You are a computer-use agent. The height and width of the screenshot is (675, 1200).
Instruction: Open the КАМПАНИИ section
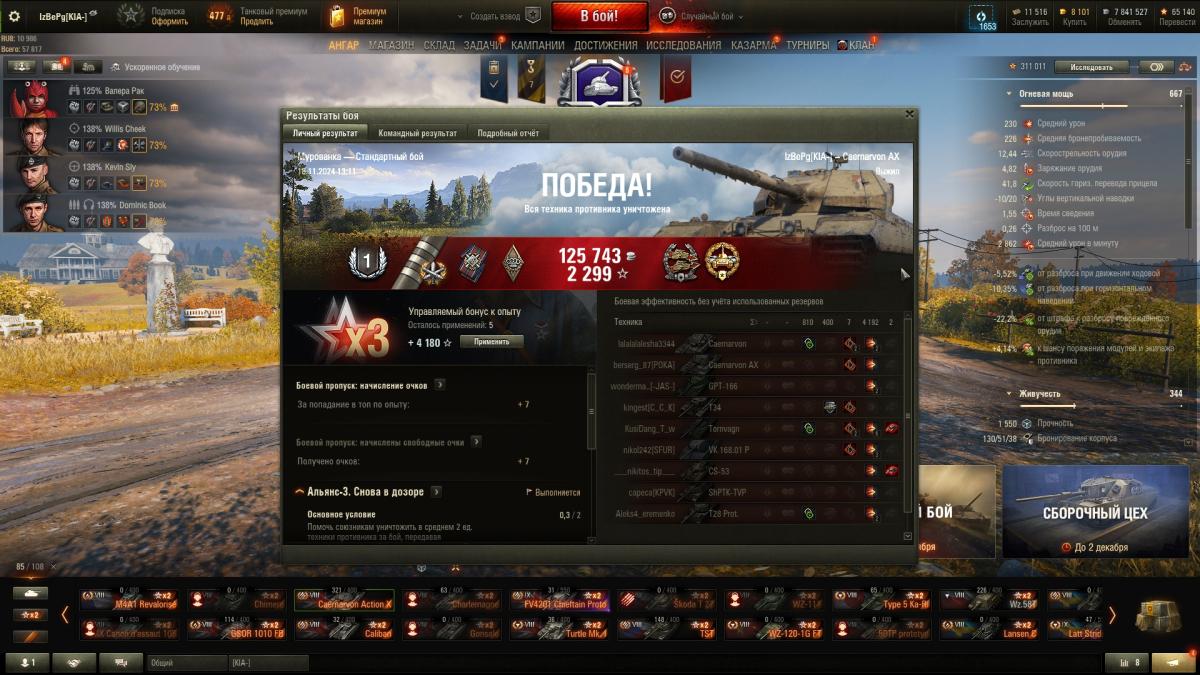(x=537, y=45)
